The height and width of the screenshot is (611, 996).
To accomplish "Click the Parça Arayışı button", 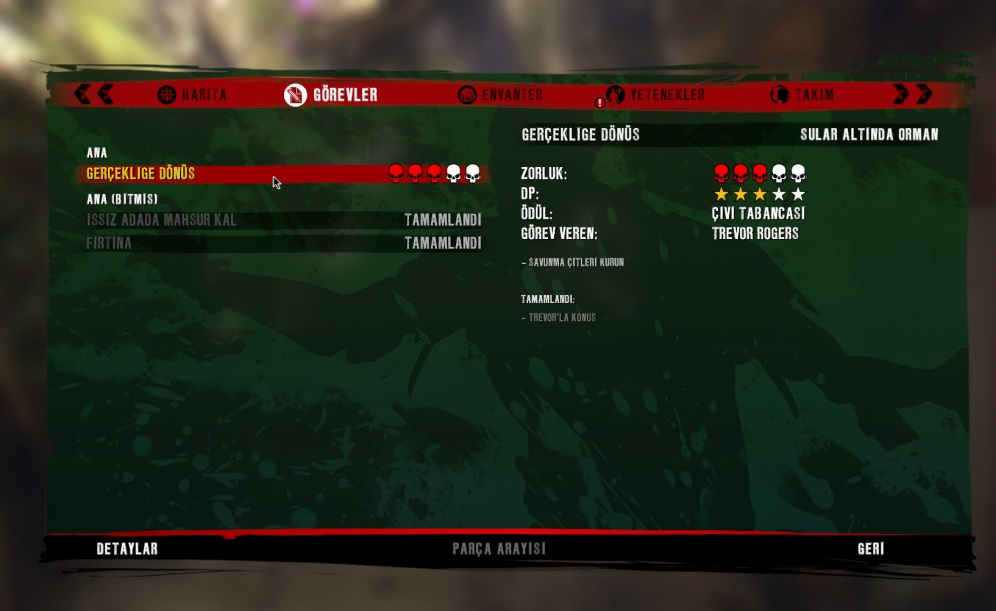I will pos(498,549).
